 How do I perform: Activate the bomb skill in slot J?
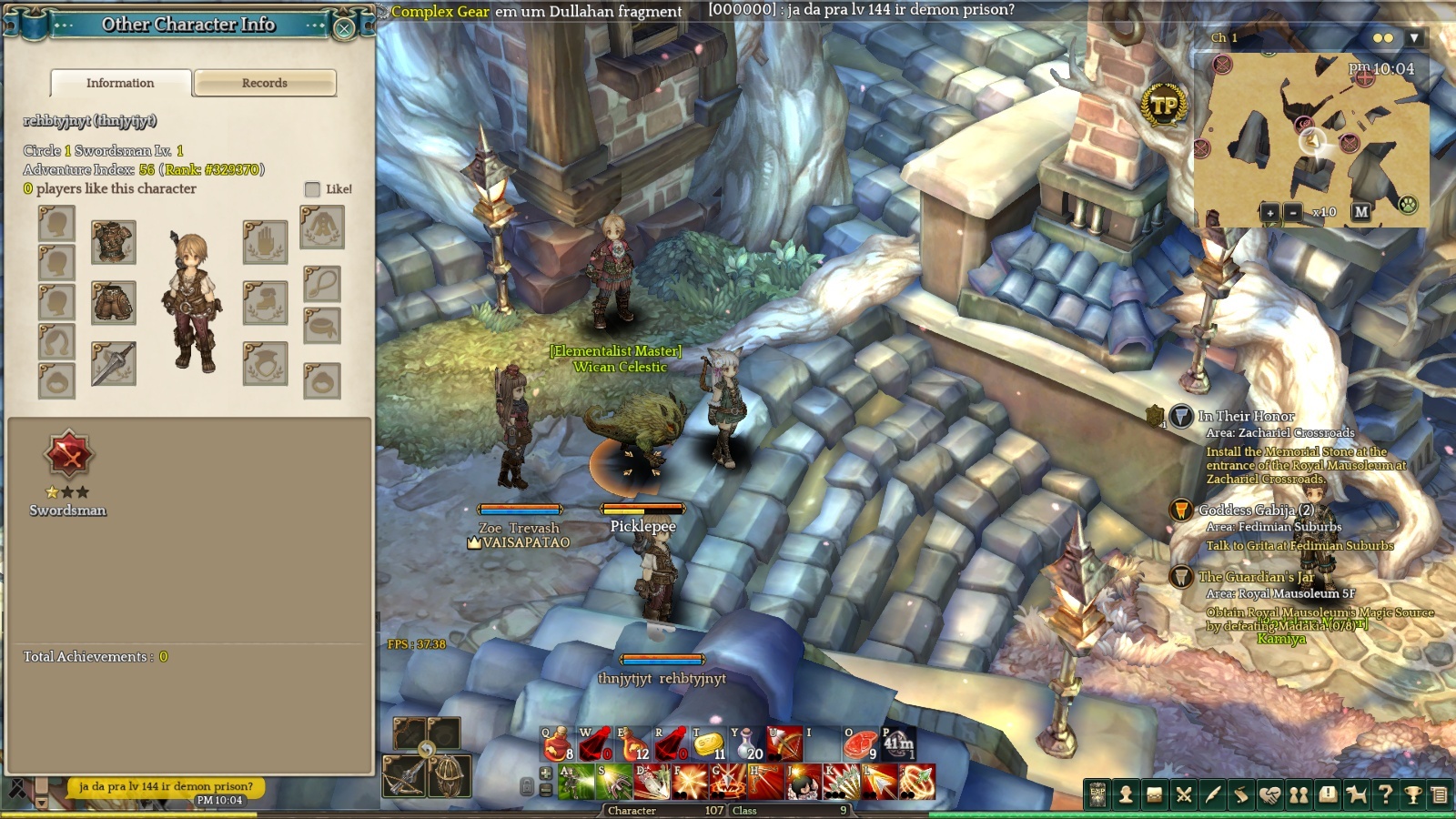(x=804, y=782)
